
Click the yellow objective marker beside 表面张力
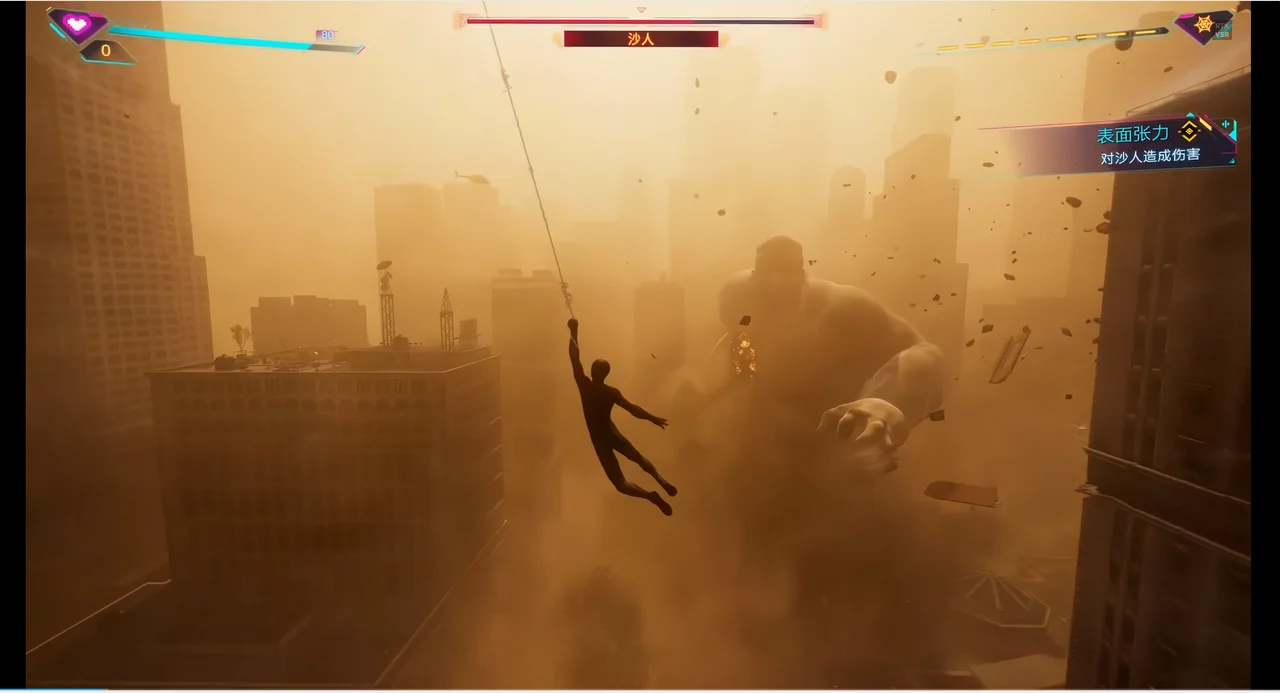point(1189,132)
